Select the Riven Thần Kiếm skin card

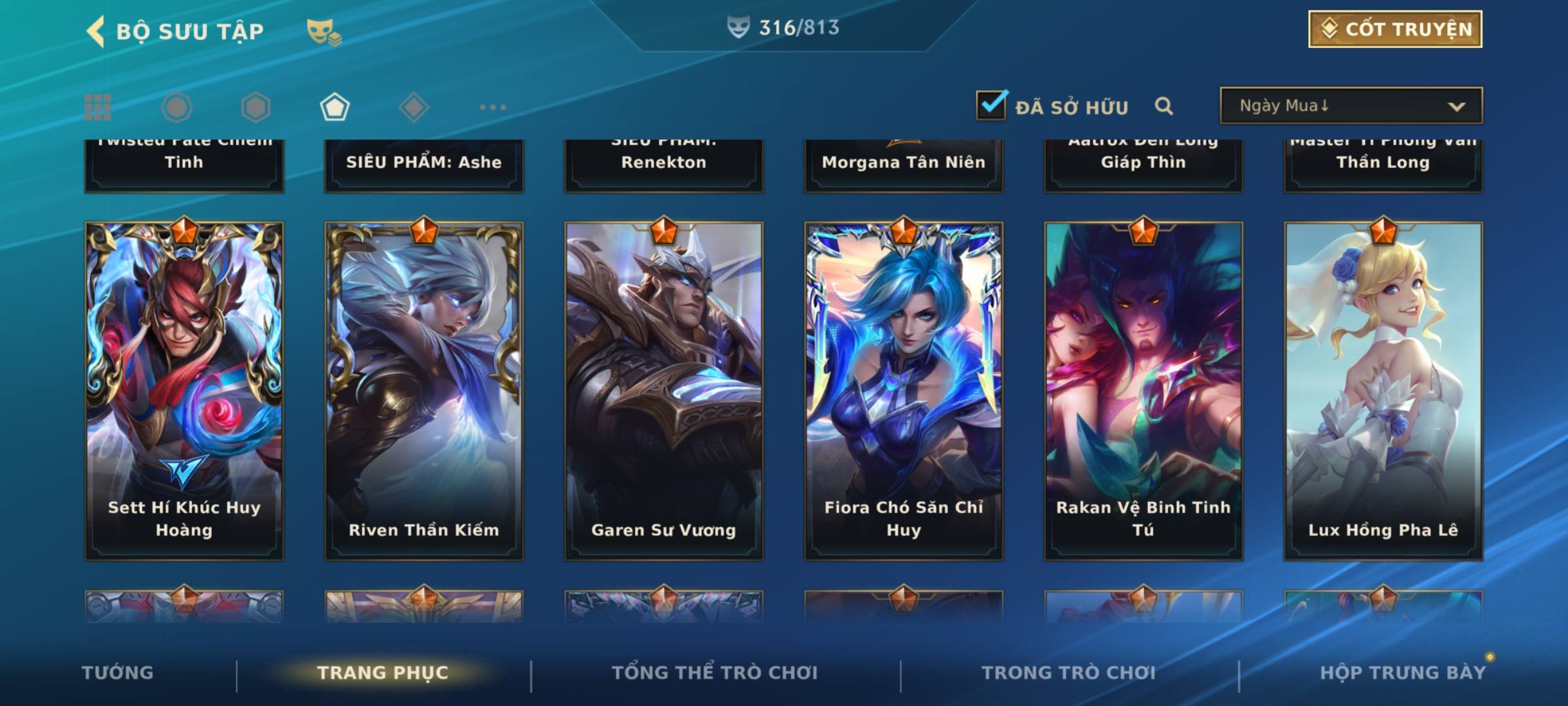click(x=424, y=391)
